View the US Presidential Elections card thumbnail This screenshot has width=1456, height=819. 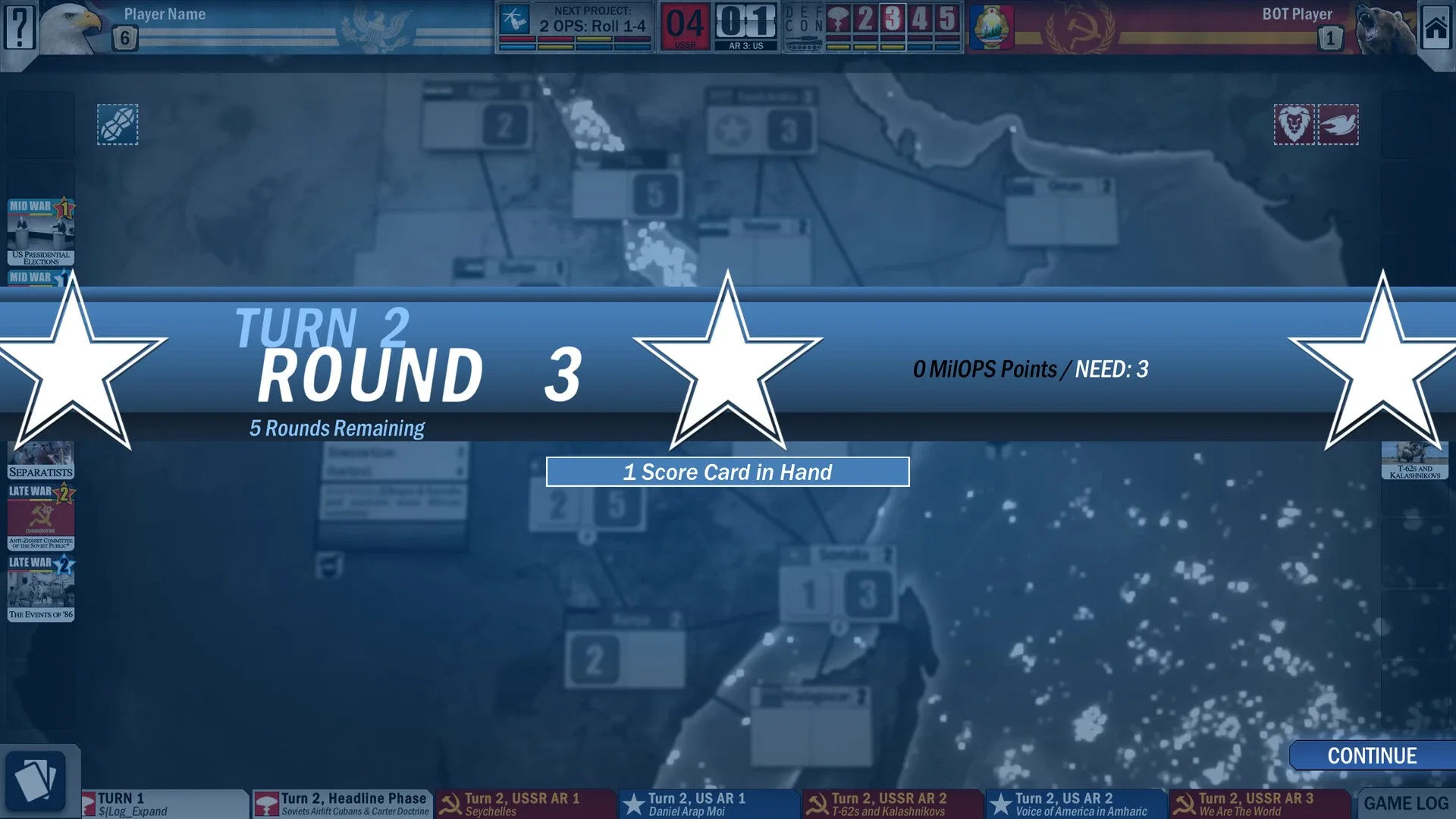(x=39, y=231)
